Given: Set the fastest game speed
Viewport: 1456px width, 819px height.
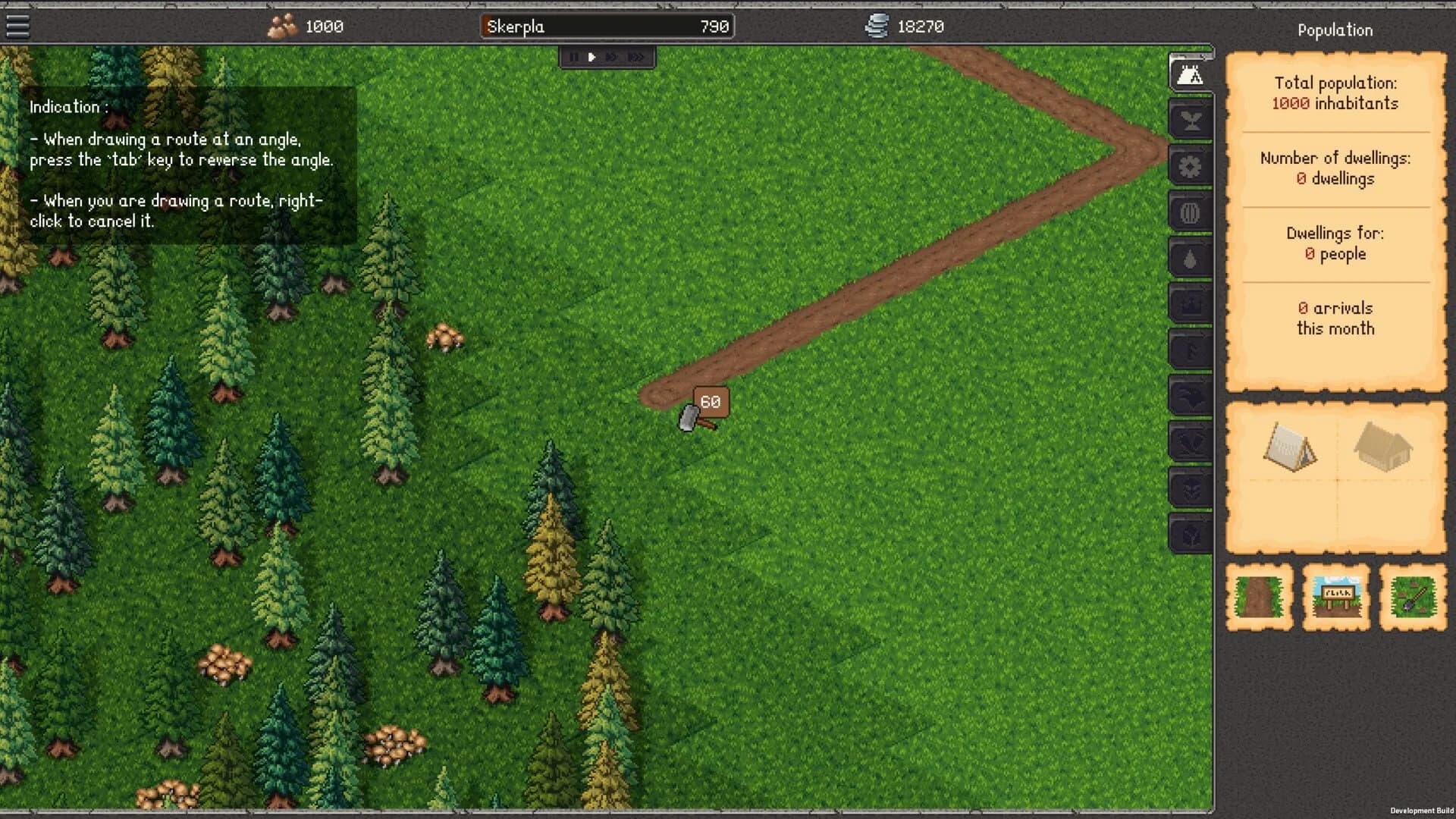Looking at the screenshot, I should (637, 56).
